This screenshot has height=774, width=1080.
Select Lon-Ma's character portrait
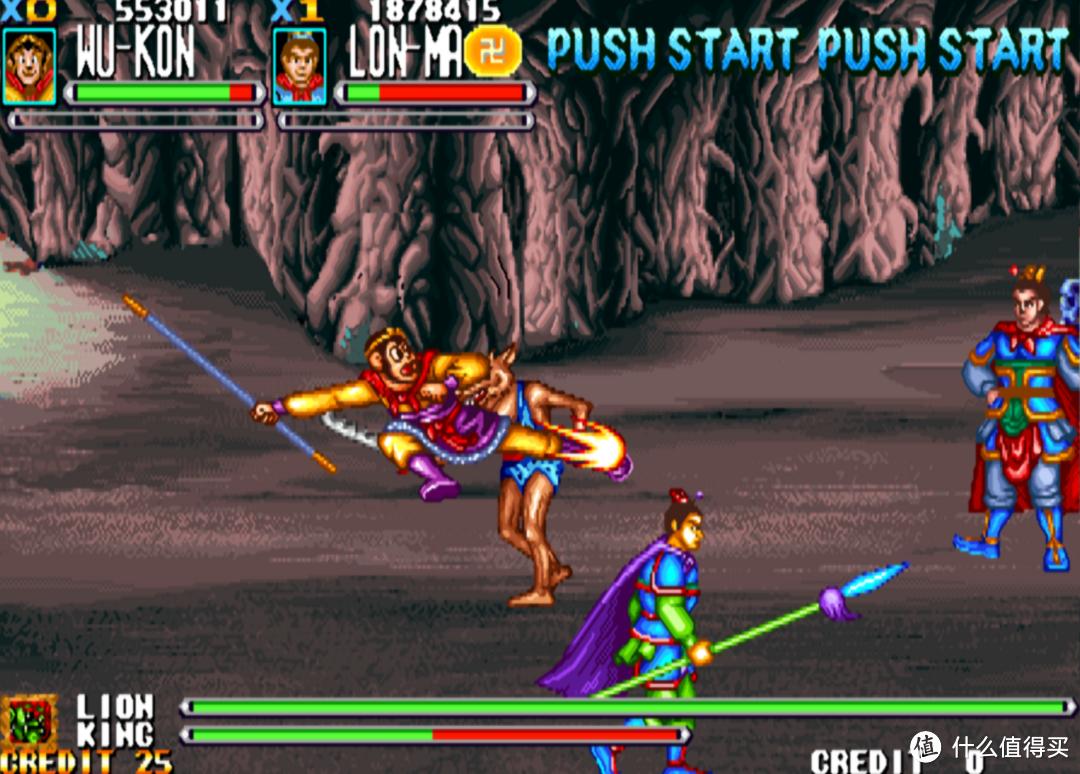click(299, 66)
